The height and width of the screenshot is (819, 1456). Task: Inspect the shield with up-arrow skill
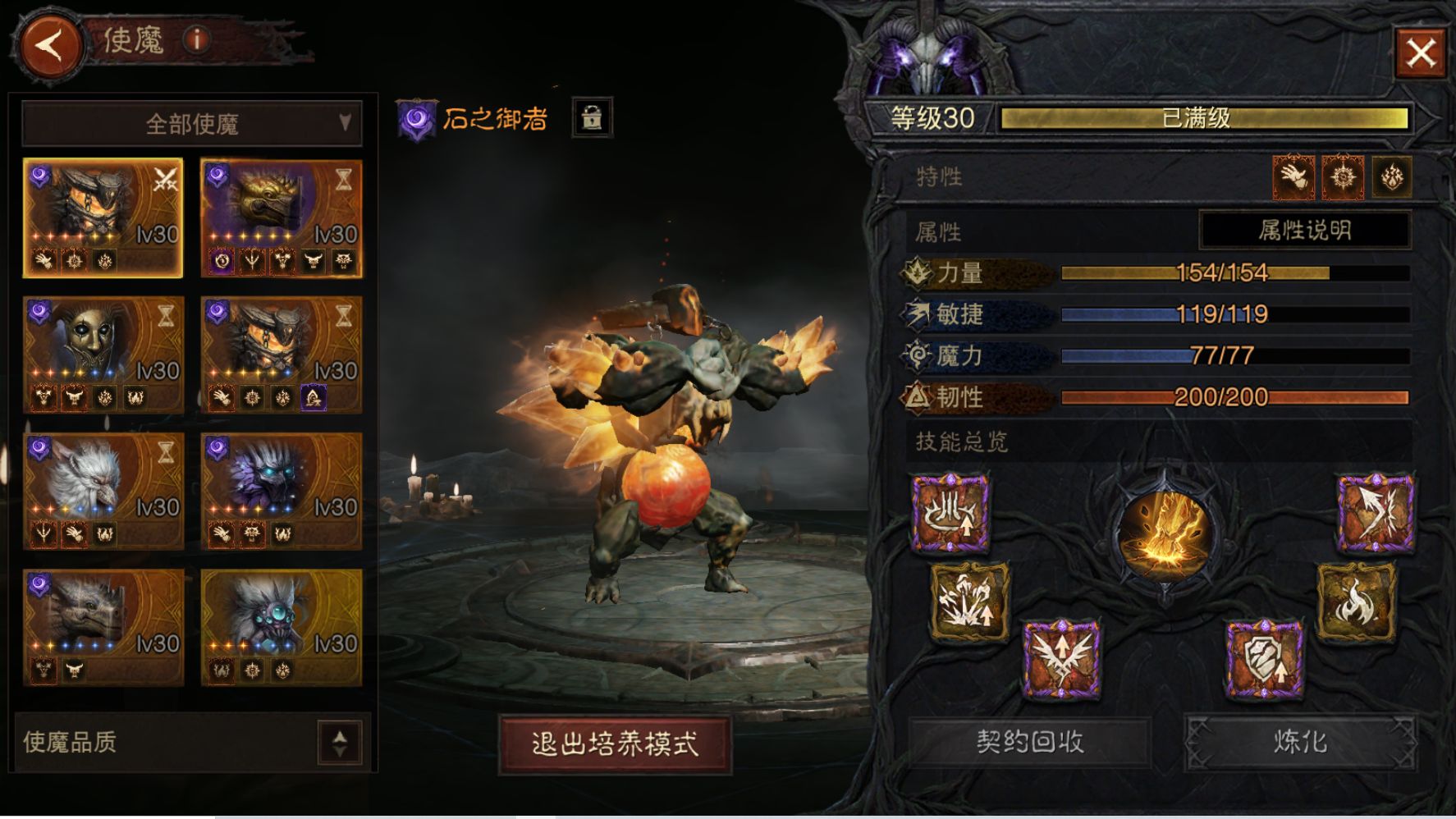point(1264,659)
